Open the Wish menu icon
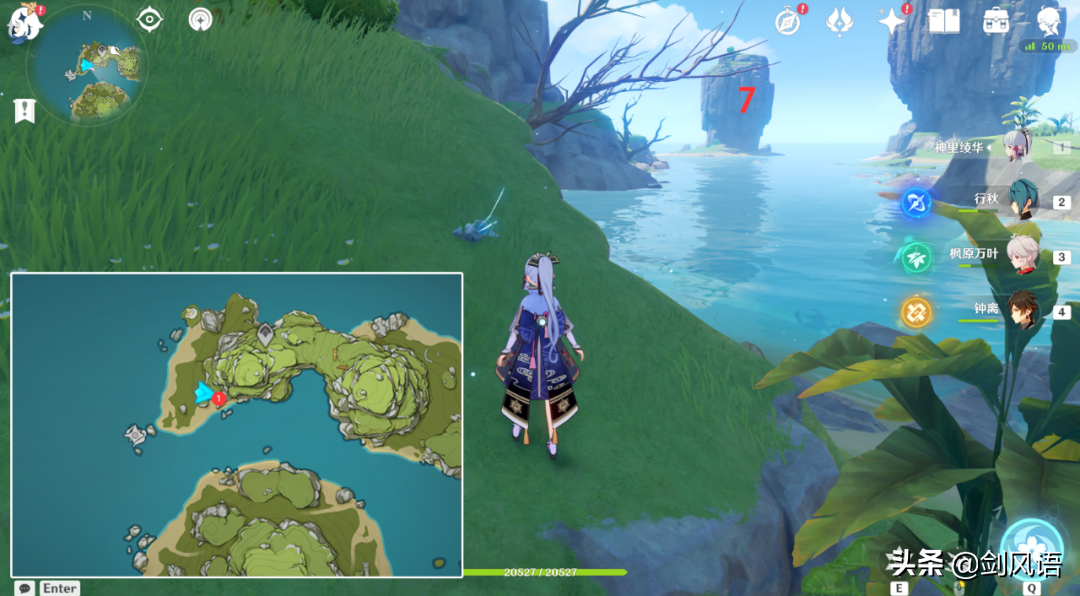The width and height of the screenshot is (1080, 596). [x=839, y=21]
